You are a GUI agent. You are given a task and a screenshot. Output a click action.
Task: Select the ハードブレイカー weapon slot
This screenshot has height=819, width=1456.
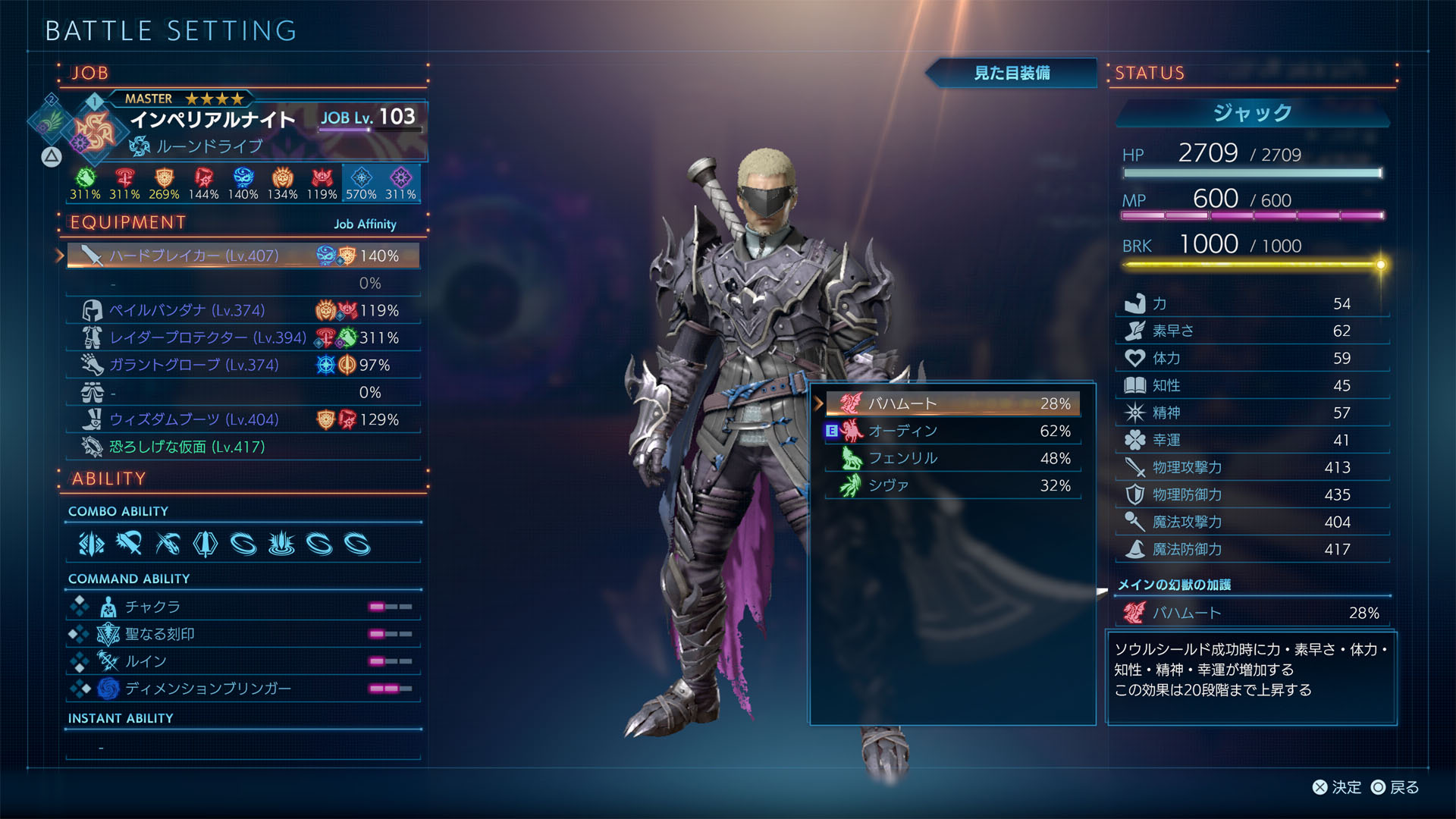pyautogui.click(x=243, y=256)
